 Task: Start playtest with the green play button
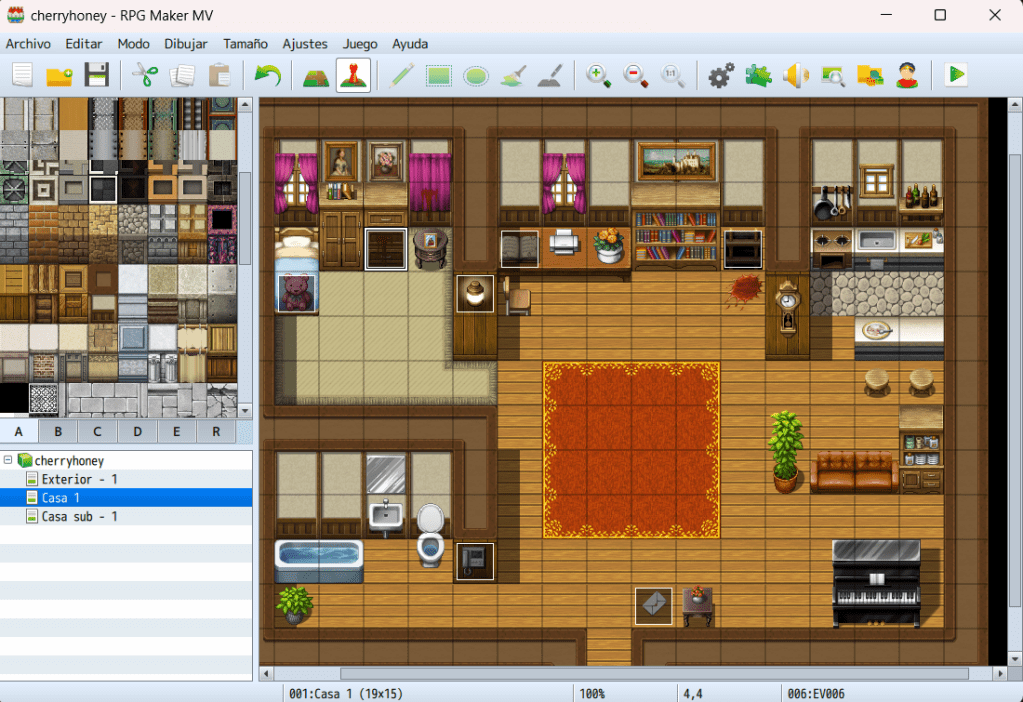click(957, 75)
